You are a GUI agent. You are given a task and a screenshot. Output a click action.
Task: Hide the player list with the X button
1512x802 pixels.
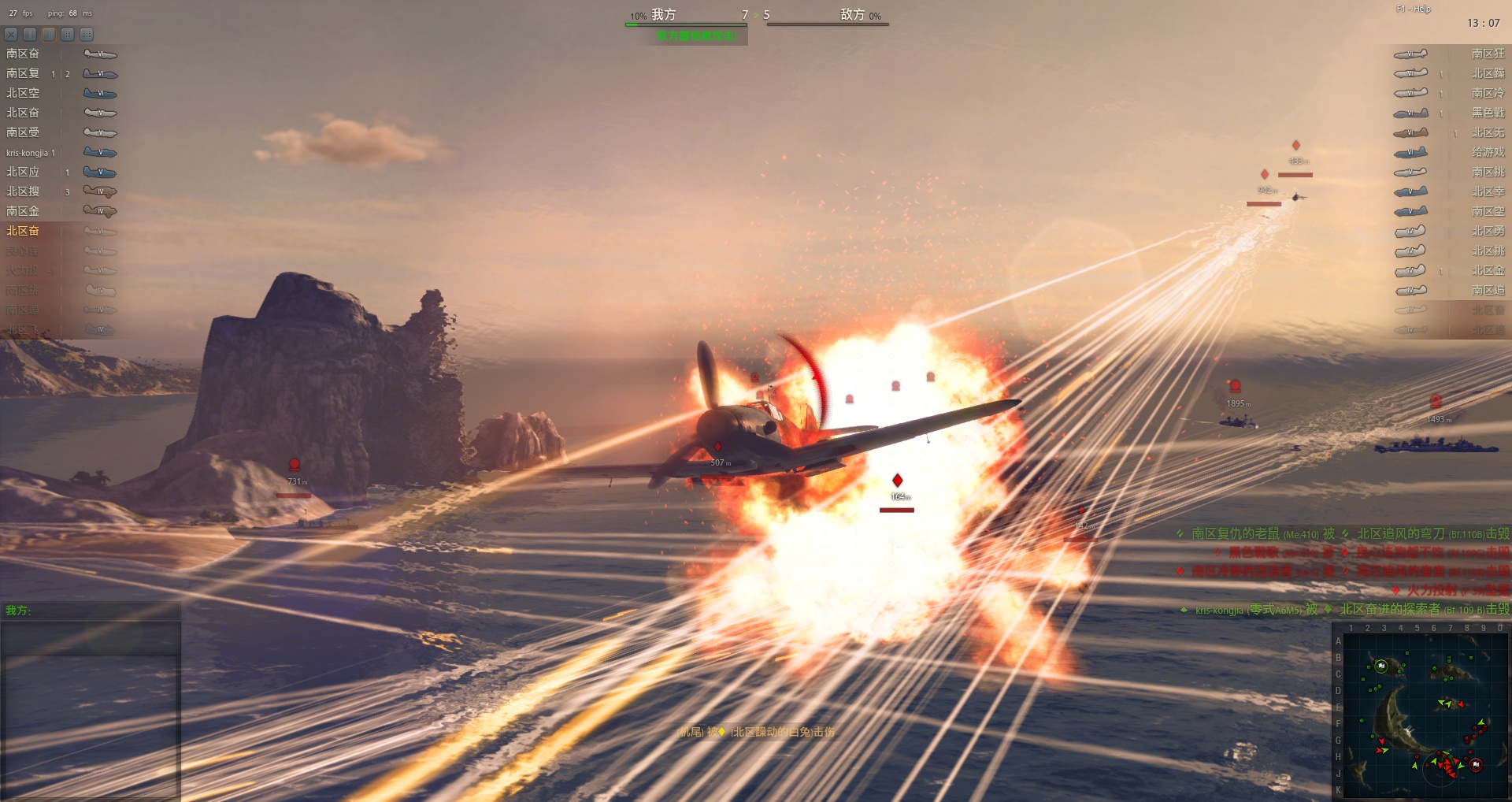11,35
